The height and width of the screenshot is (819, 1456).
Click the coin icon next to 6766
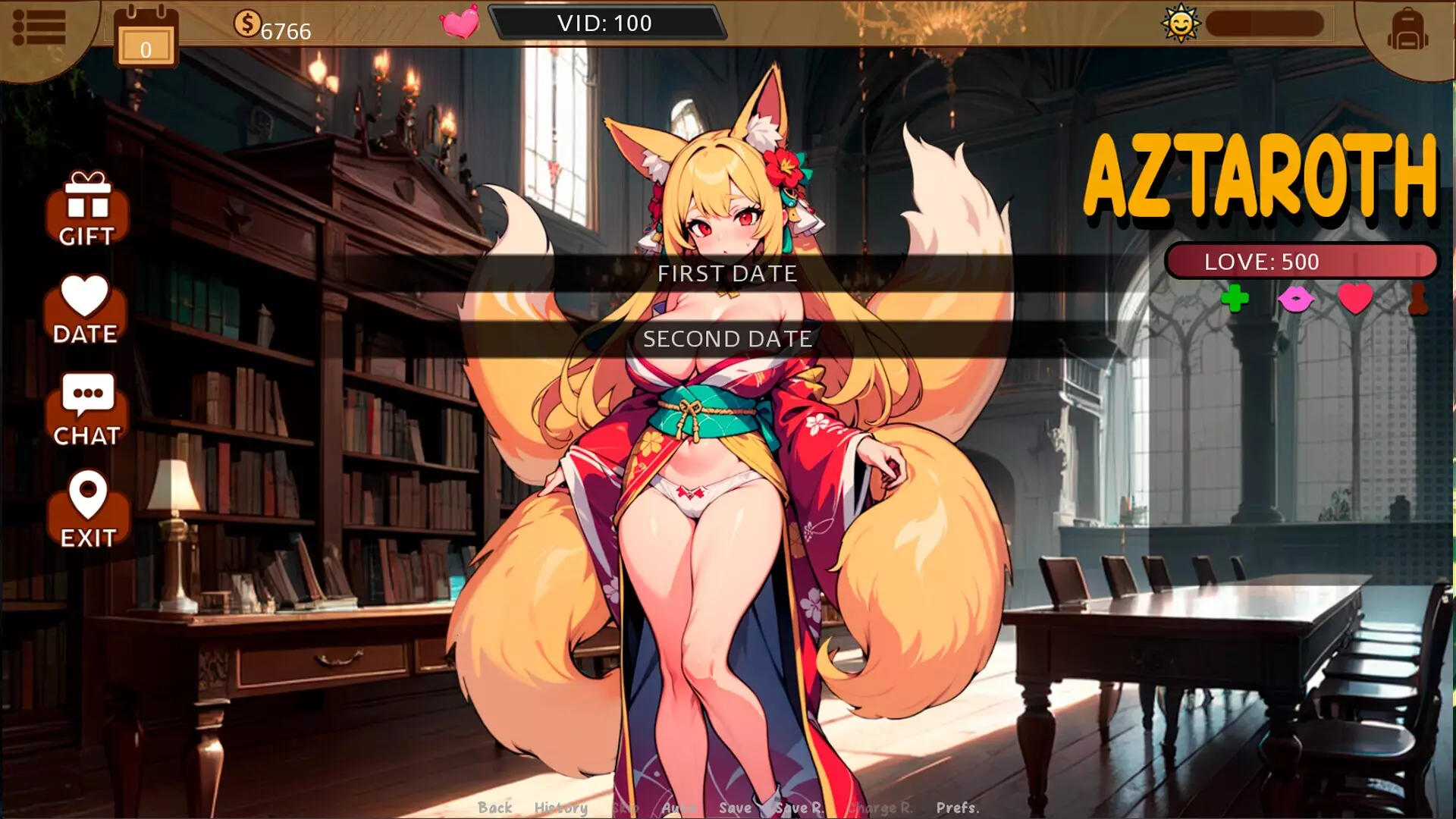[247, 23]
